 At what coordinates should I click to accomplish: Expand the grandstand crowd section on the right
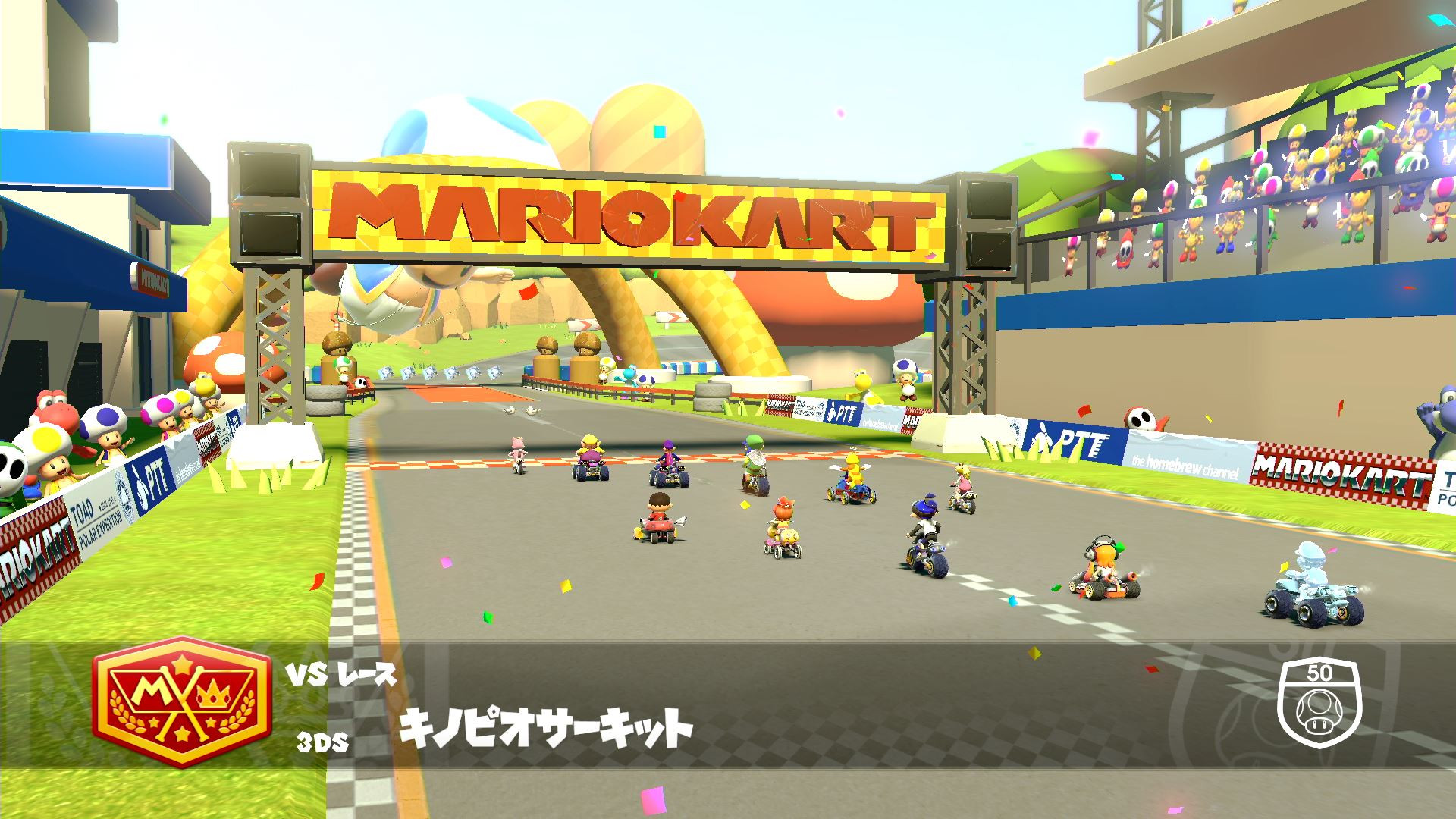pyautogui.click(x=1289, y=174)
